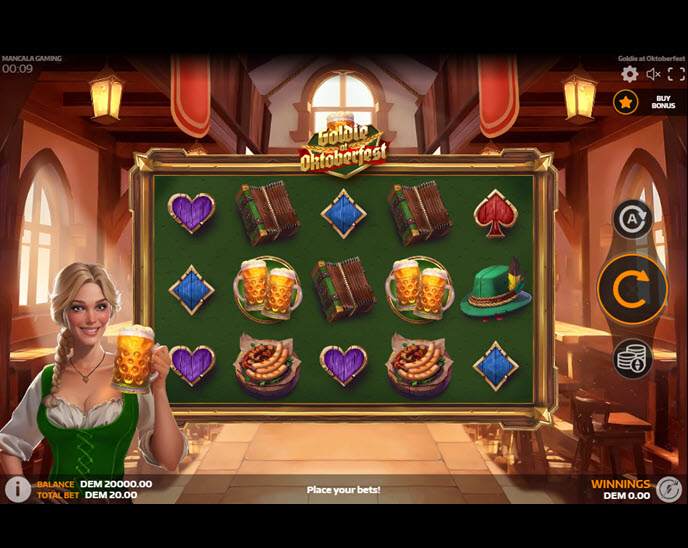Toggle the turbo spin lightning button

point(669,489)
